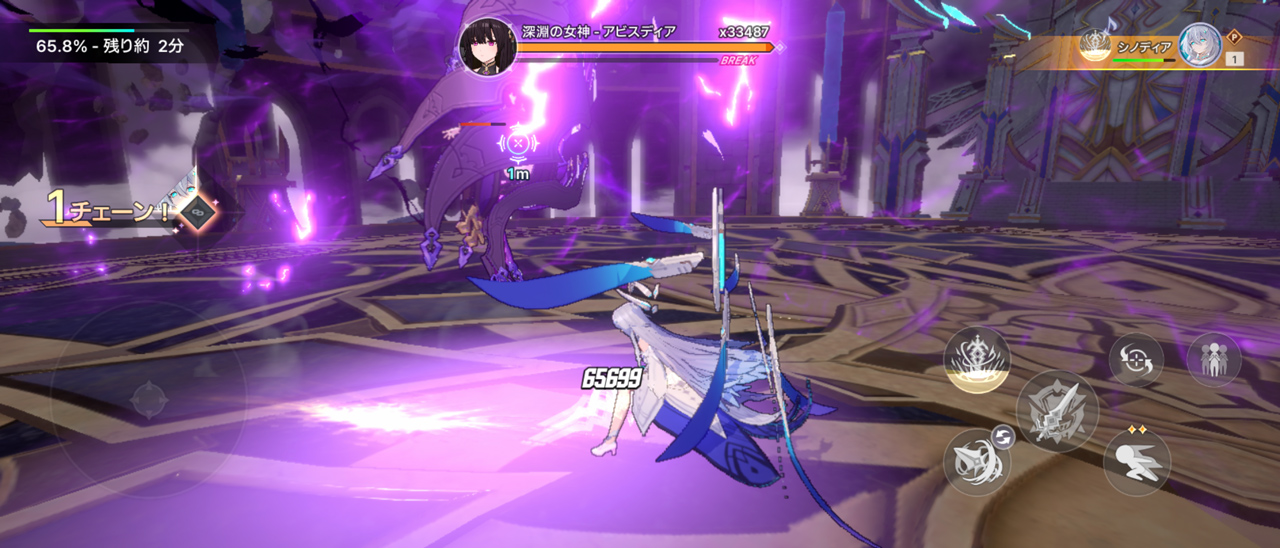This screenshot has height=548, width=1280.
Task: Select the シノディア character portrait
Action: [x=1199, y=46]
